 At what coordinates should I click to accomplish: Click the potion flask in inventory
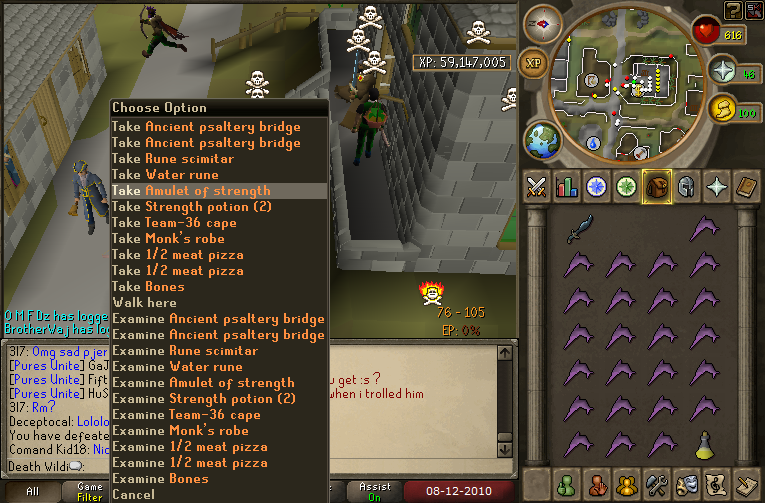tap(704, 443)
